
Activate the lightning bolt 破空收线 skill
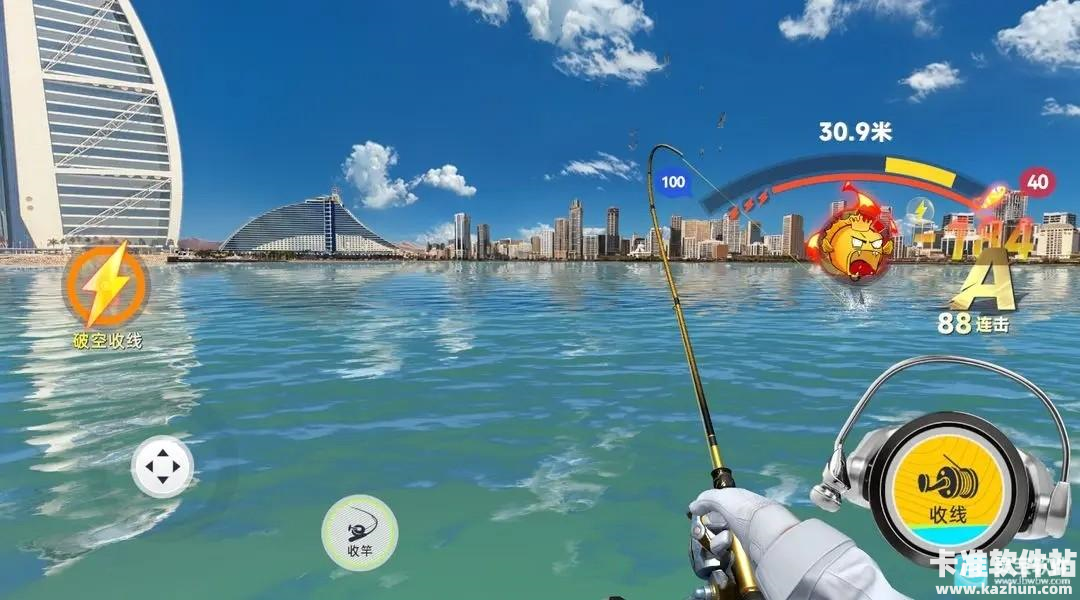click(106, 287)
